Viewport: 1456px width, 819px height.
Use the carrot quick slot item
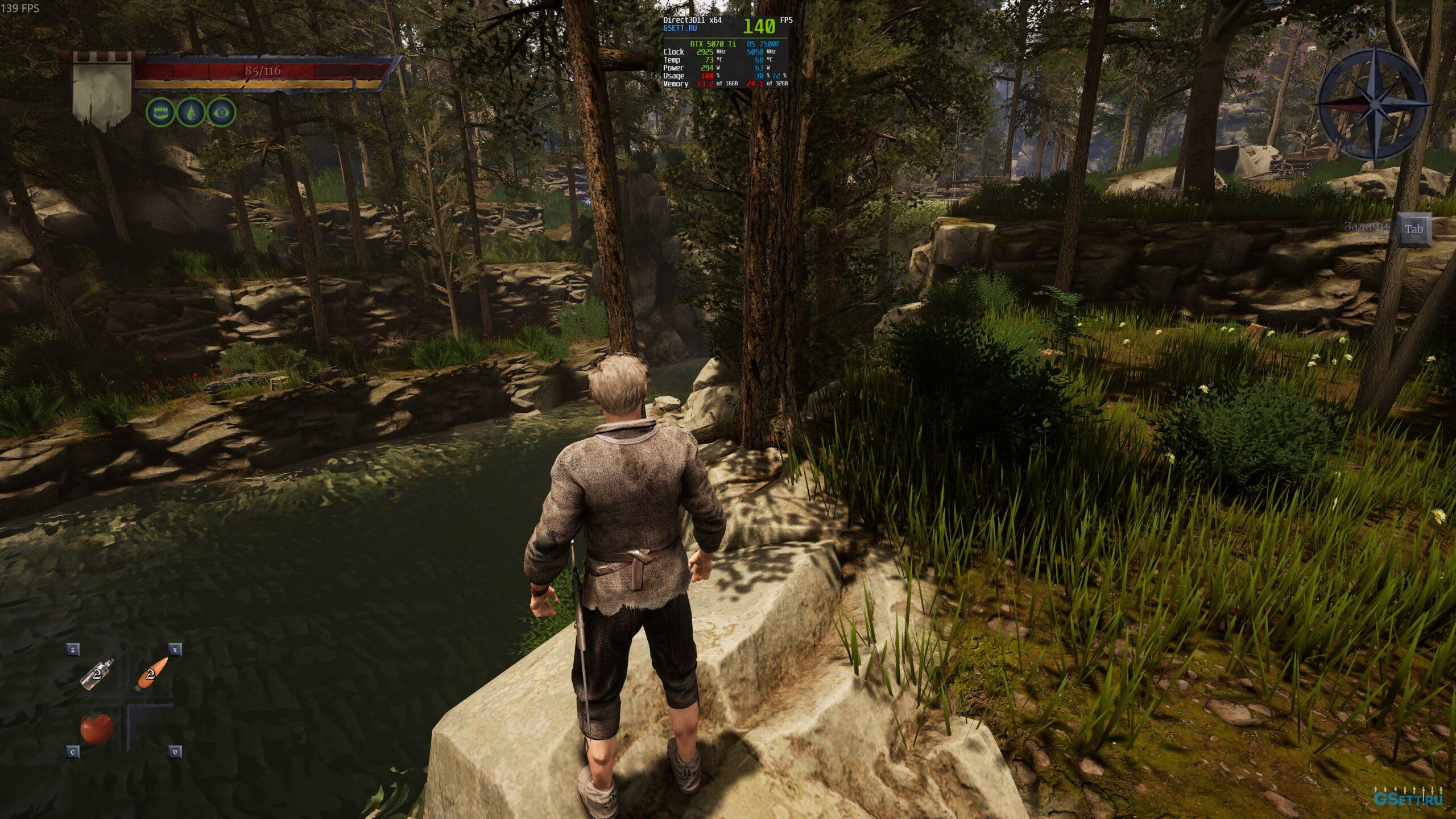click(152, 674)
